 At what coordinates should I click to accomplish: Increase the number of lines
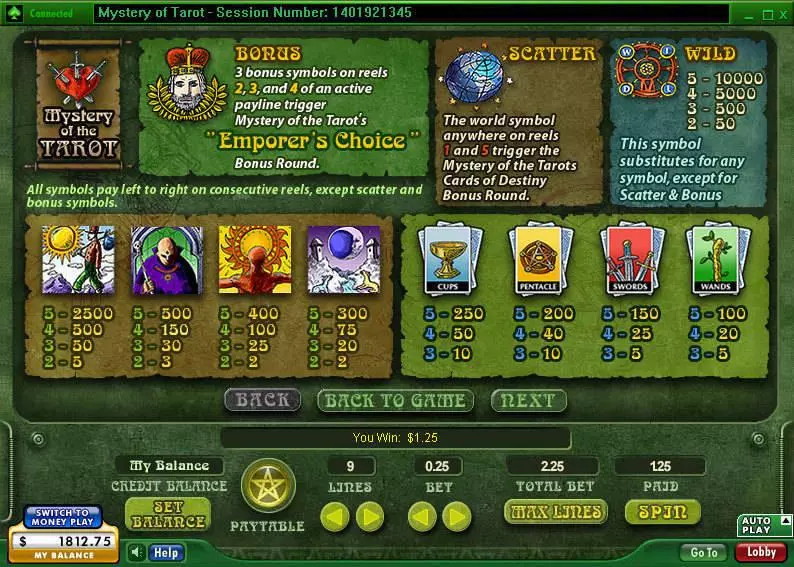tap(369, 516)
